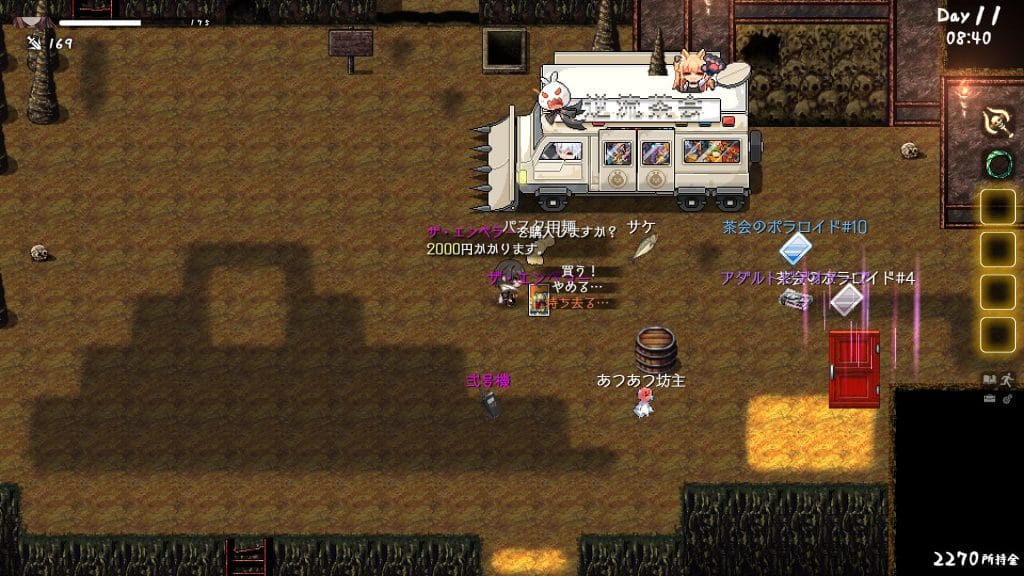Viewport: 1024px width, 576px height.
Task: Open the book icon menu
Action: [989, 379]
